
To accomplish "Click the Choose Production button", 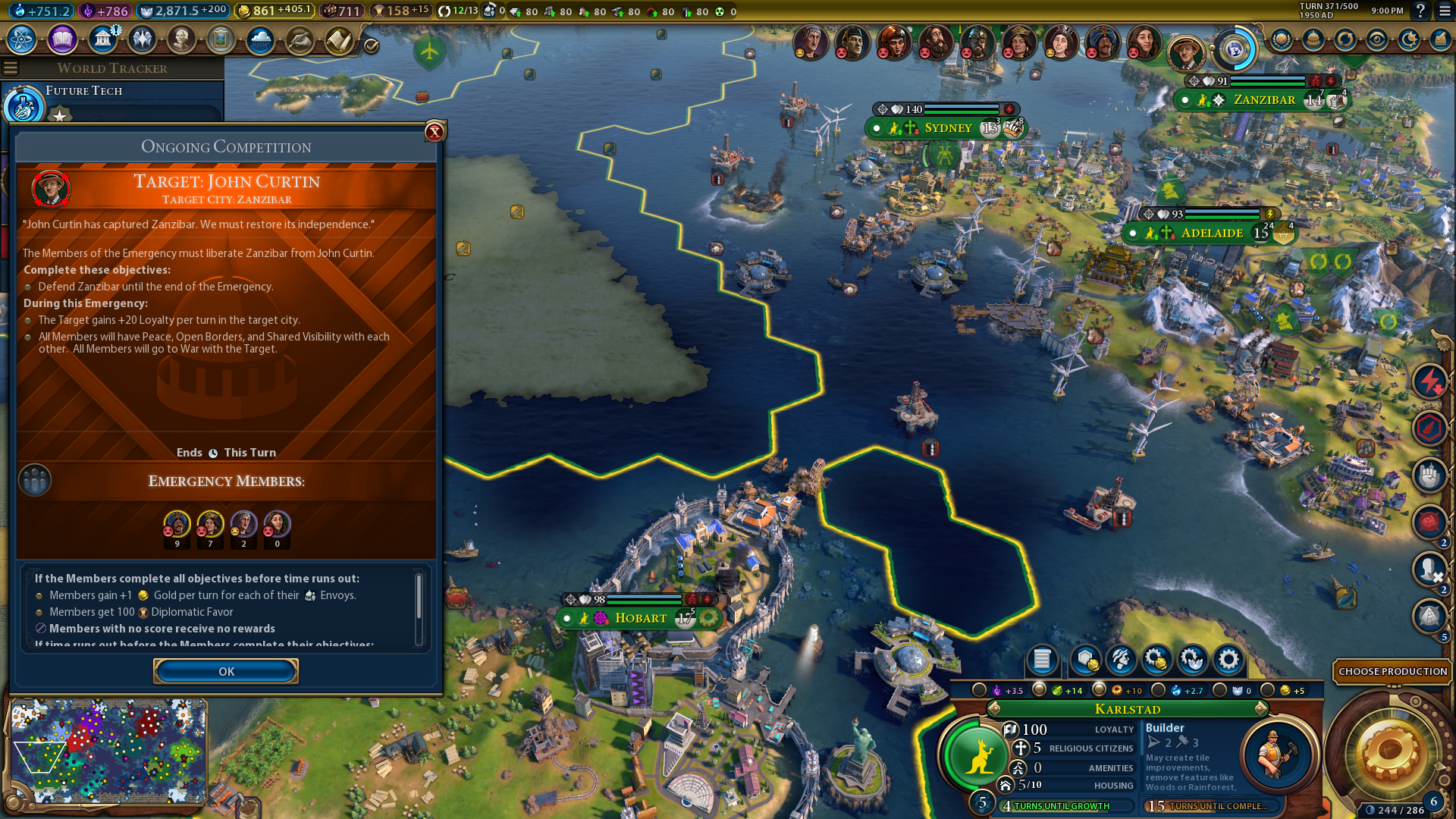I will 1392,671.
